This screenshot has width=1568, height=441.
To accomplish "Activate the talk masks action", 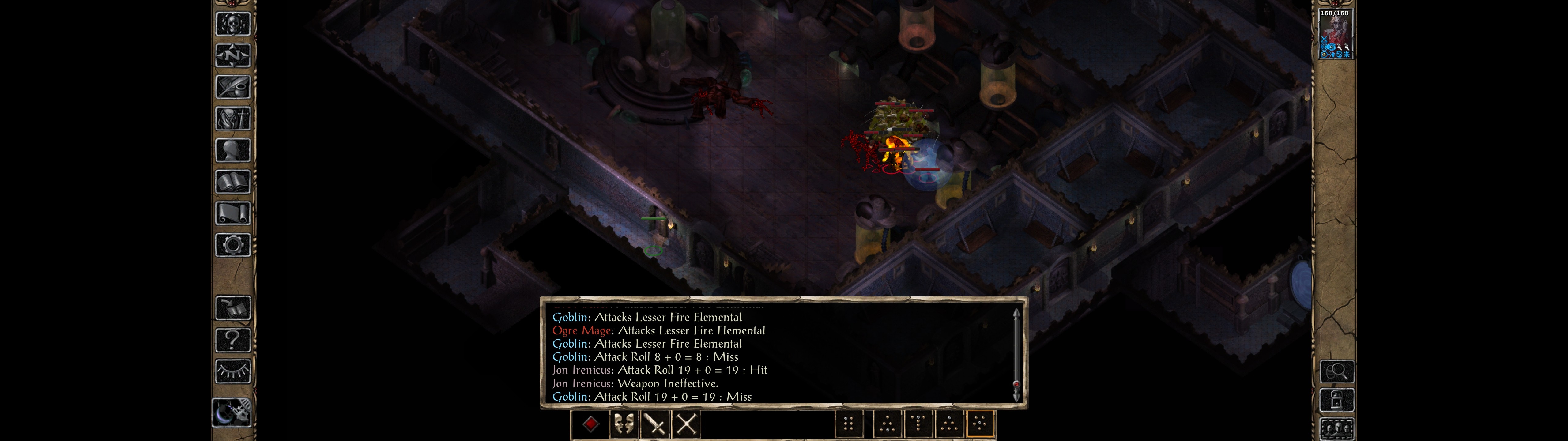I will 623,424.
